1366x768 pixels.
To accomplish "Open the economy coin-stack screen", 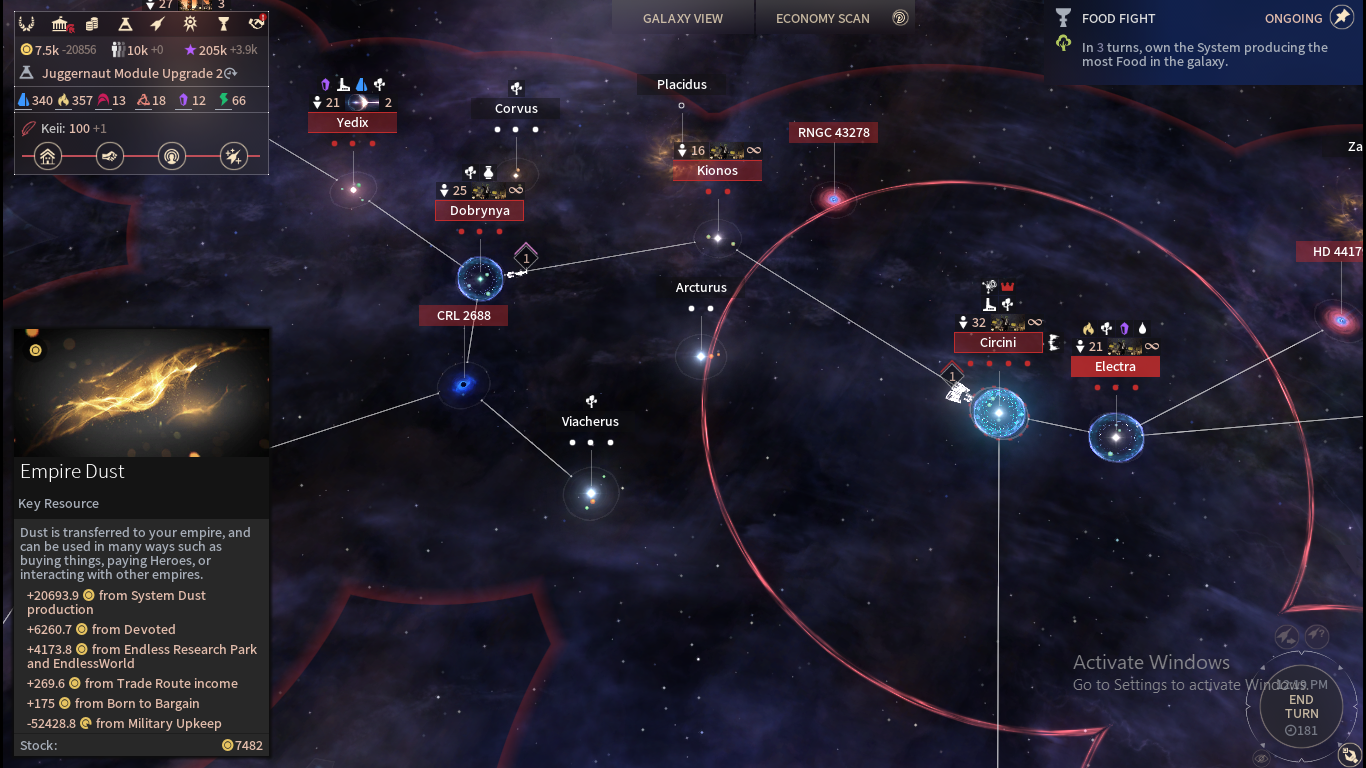I will pyautogui.click(x=92, y=24).
